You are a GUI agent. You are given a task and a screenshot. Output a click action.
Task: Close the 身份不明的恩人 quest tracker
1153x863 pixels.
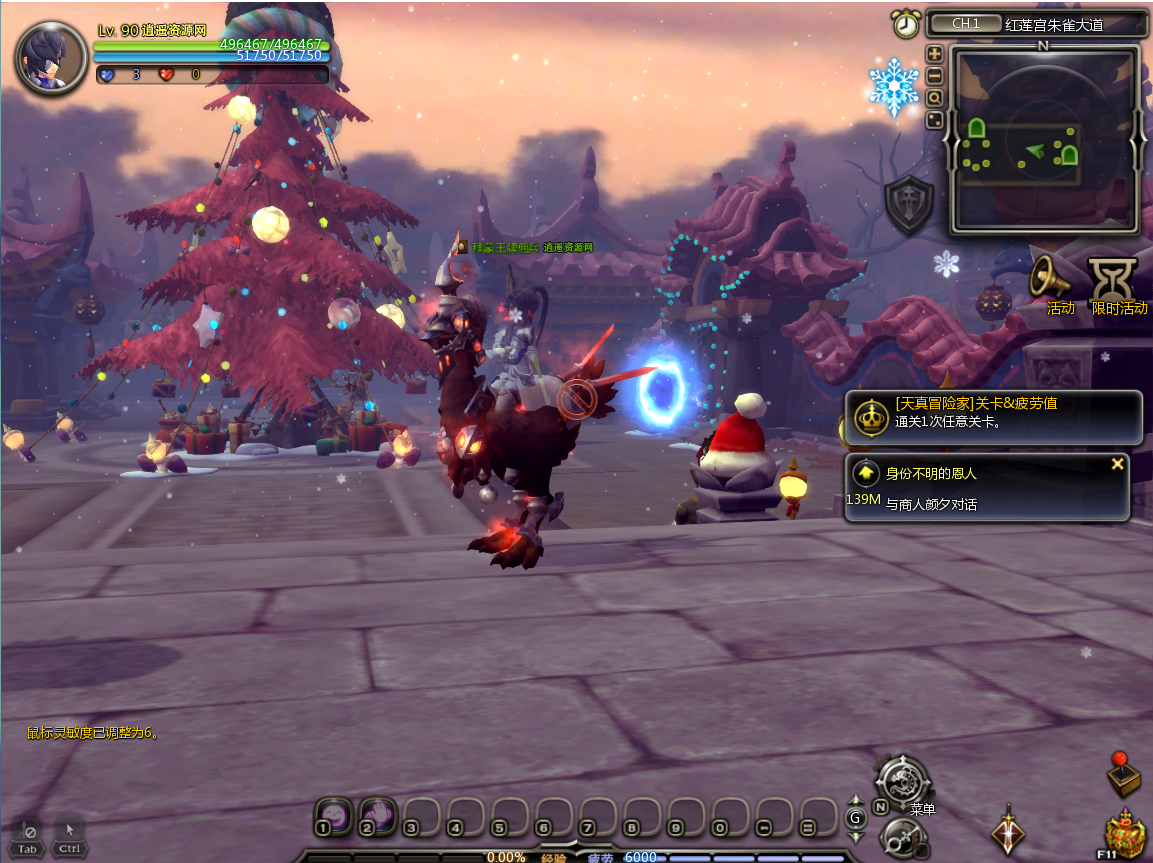[x=1117, y=464]
